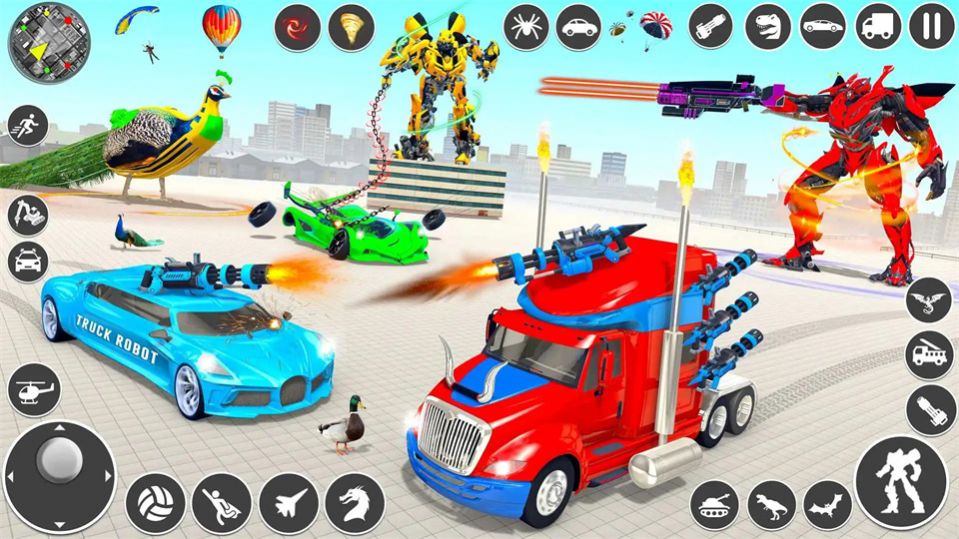Choose the dragon head icon

[x=351, y=497]
